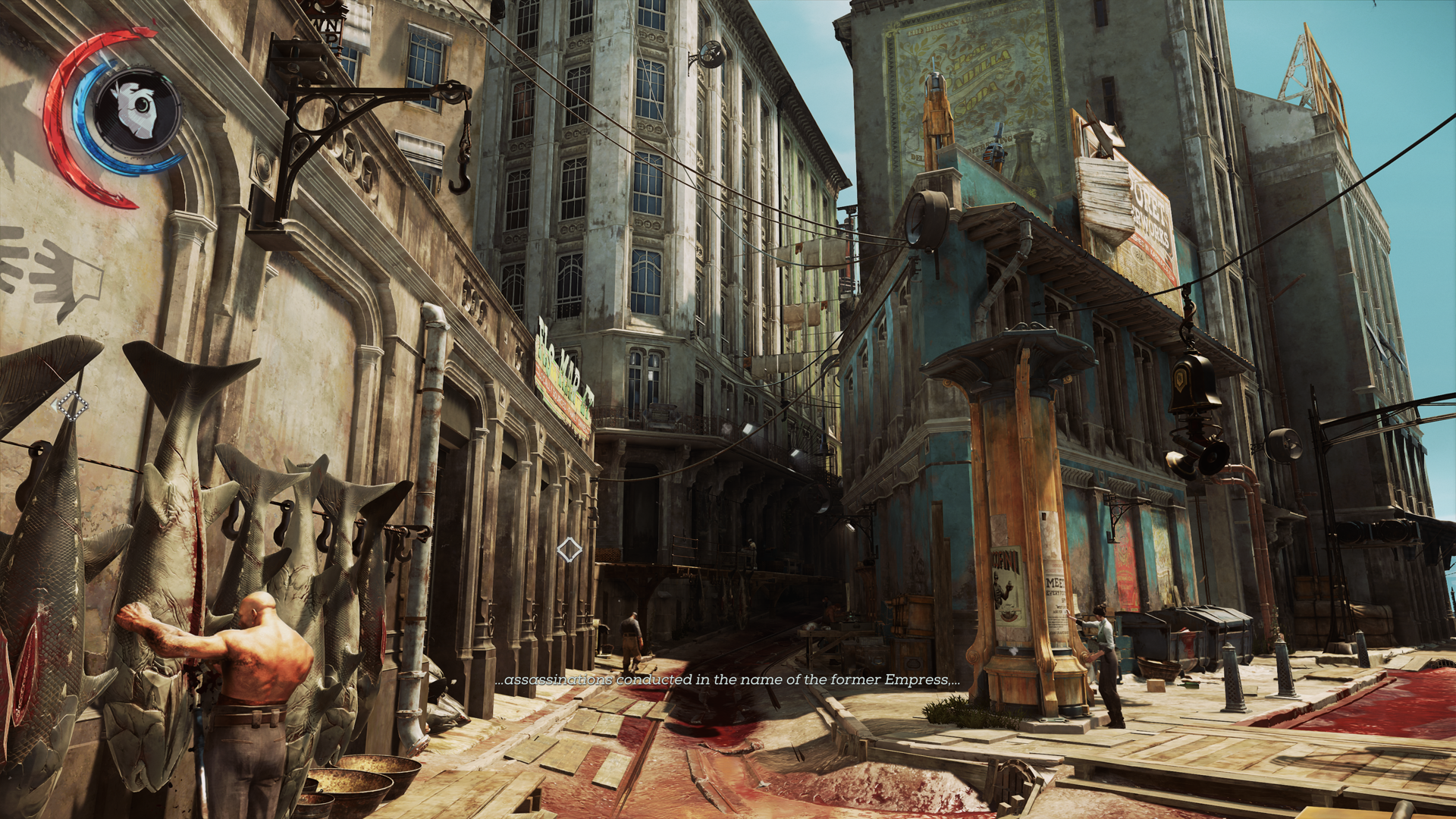Select the dotted diamond waypoint marker
This screenshot has width=1456, height=819.
pos(73,406)
